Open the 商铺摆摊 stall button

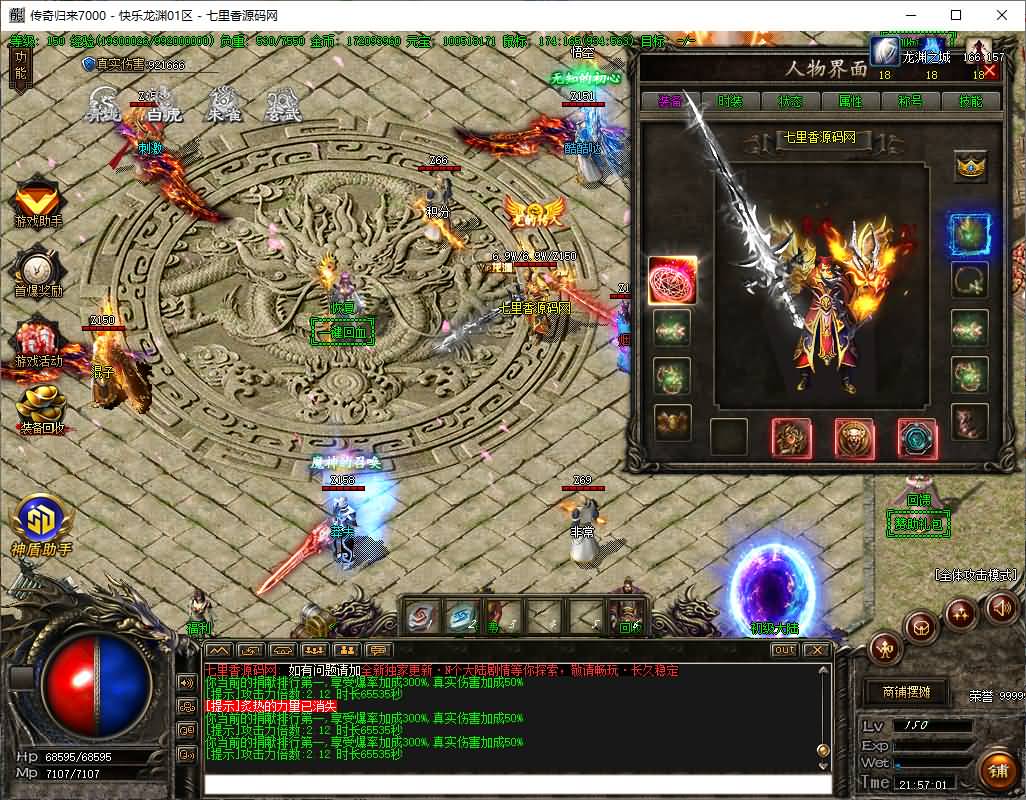[905, 691]
